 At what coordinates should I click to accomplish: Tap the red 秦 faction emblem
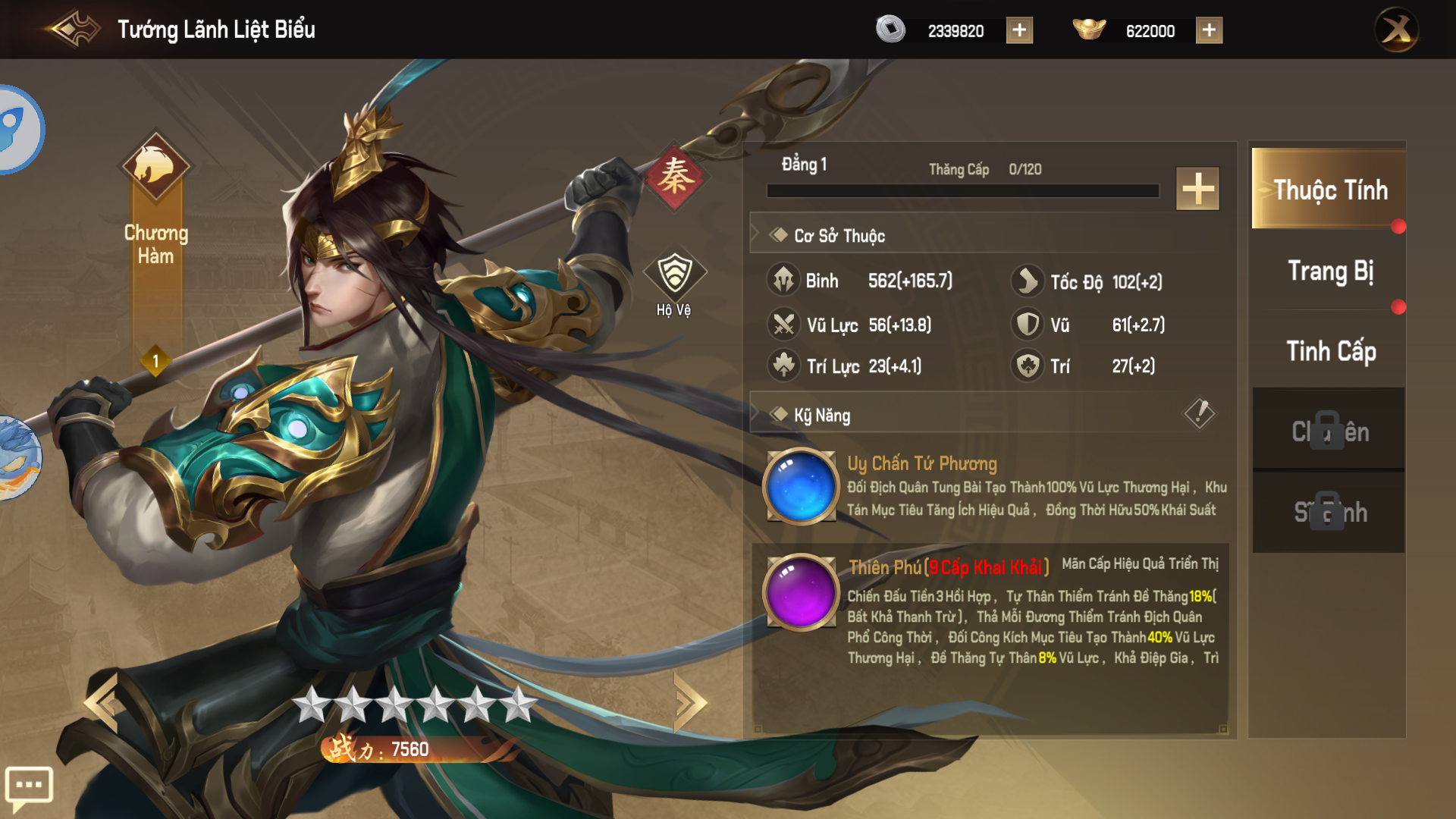point(674,177)
